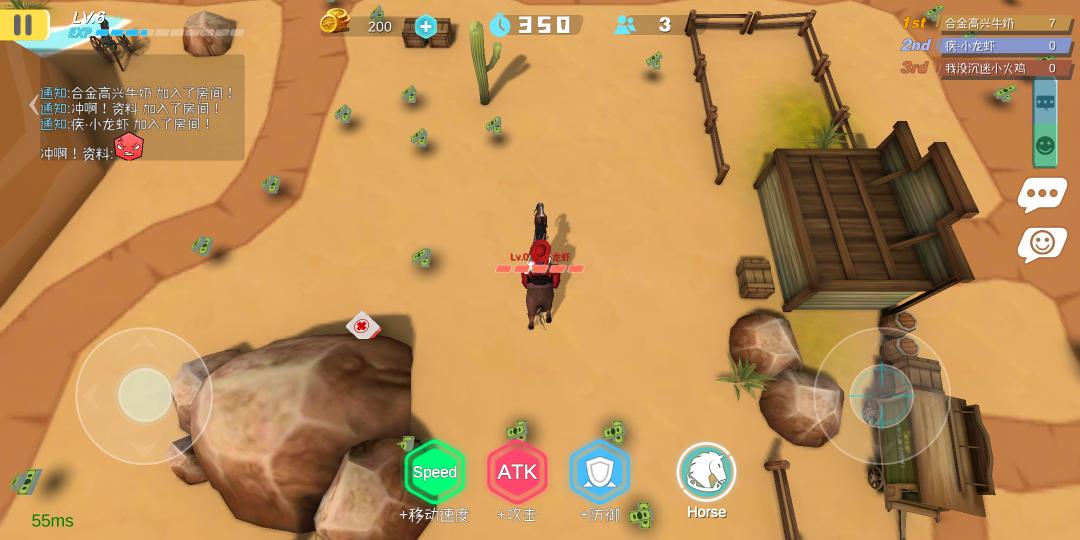The width and height of the screenshot is (1080, 540).
Task: Pause the game with the yellow button
Action: click(24, 25)
